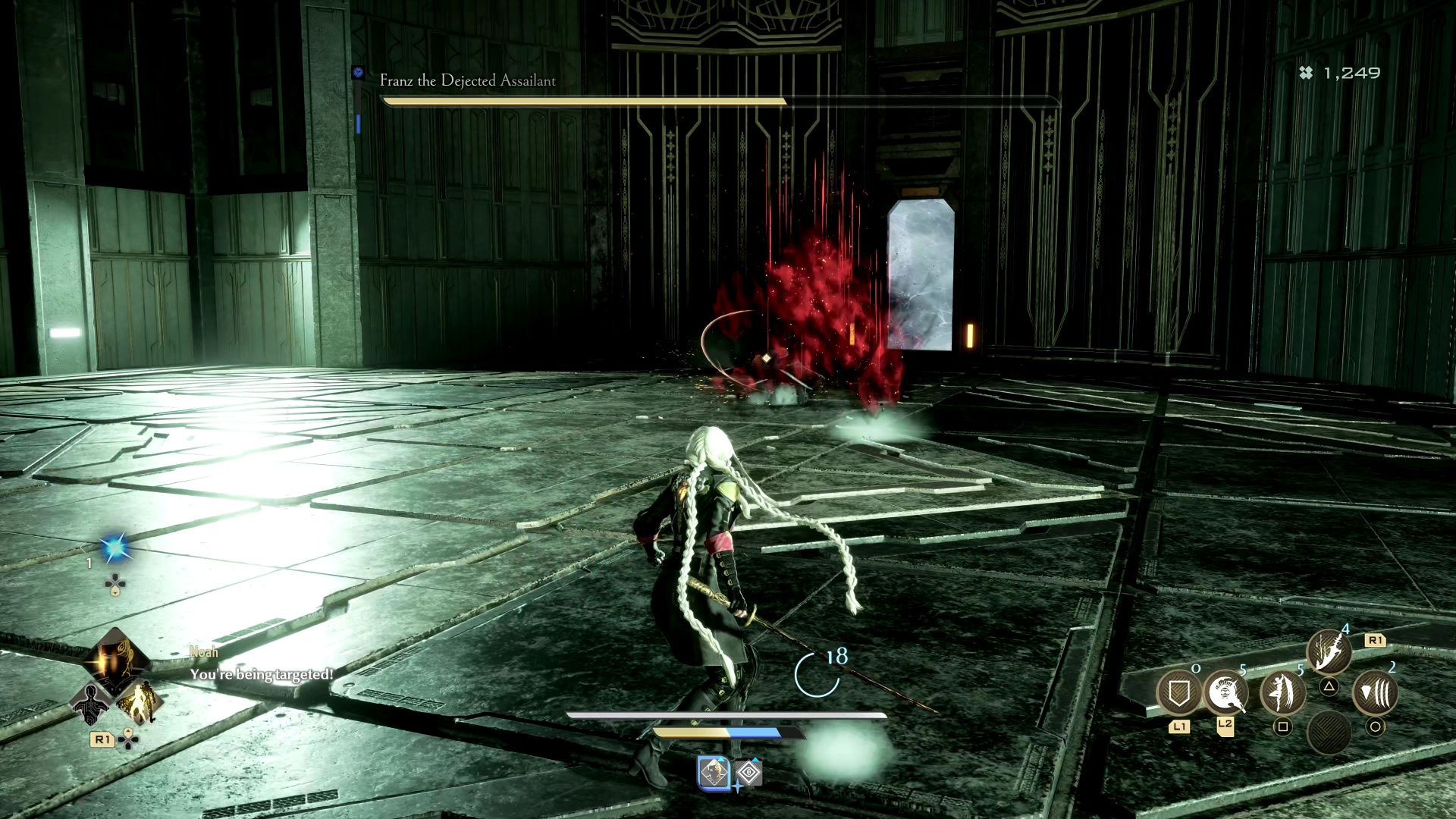Use the jagged blade skill mapped to R1
The width and height of the screenshot is (1456, 819).
pyautogui.click(x=1329, y=651)
